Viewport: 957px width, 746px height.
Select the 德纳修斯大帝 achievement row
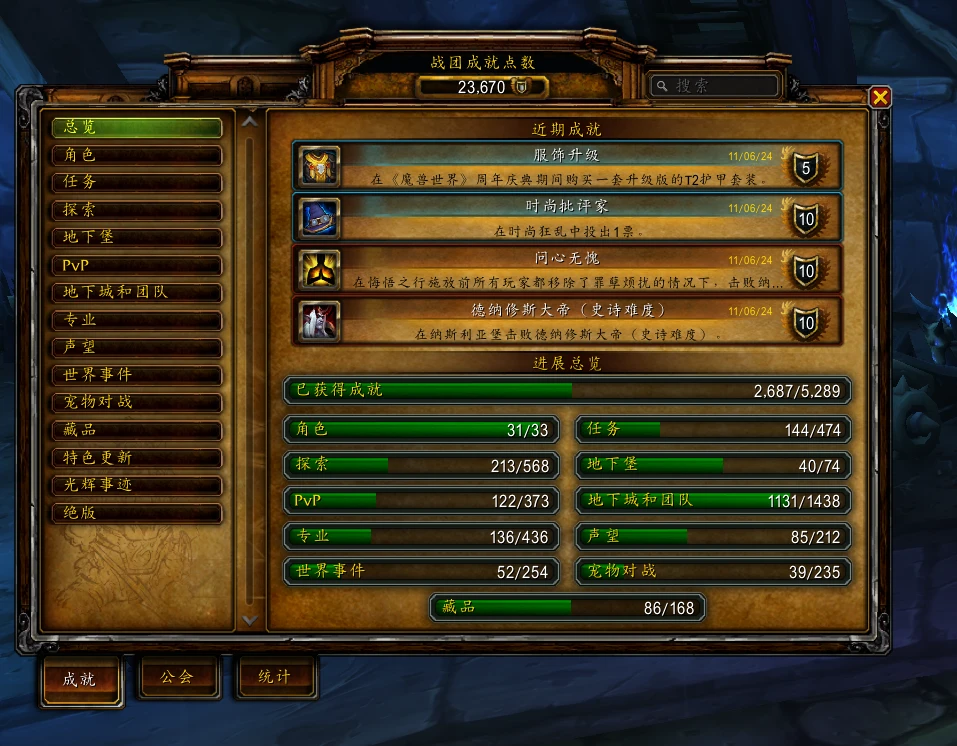[566, 322]
